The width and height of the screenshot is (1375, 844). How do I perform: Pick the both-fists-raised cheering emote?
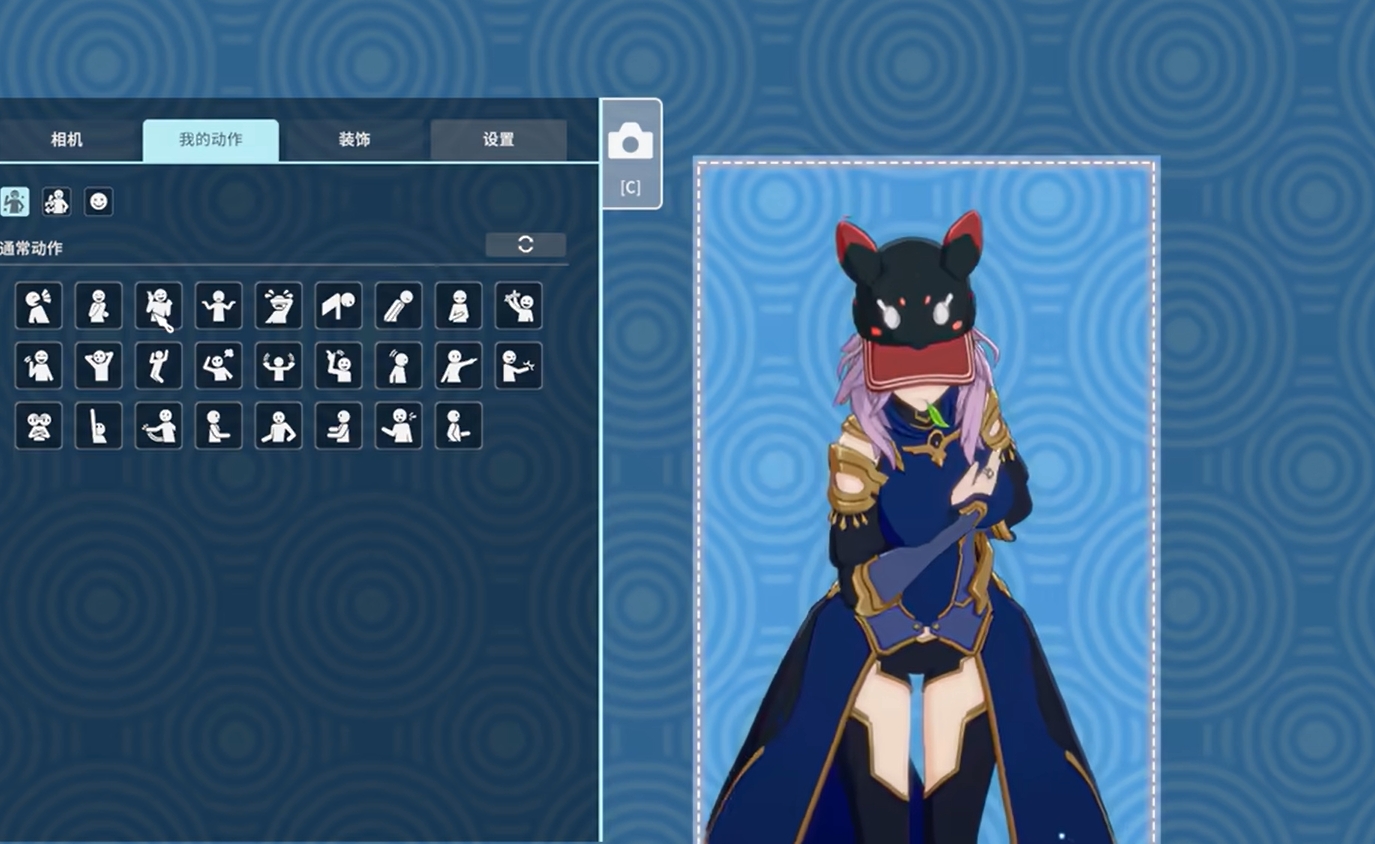pyautogui.click(x=279, y=366)
